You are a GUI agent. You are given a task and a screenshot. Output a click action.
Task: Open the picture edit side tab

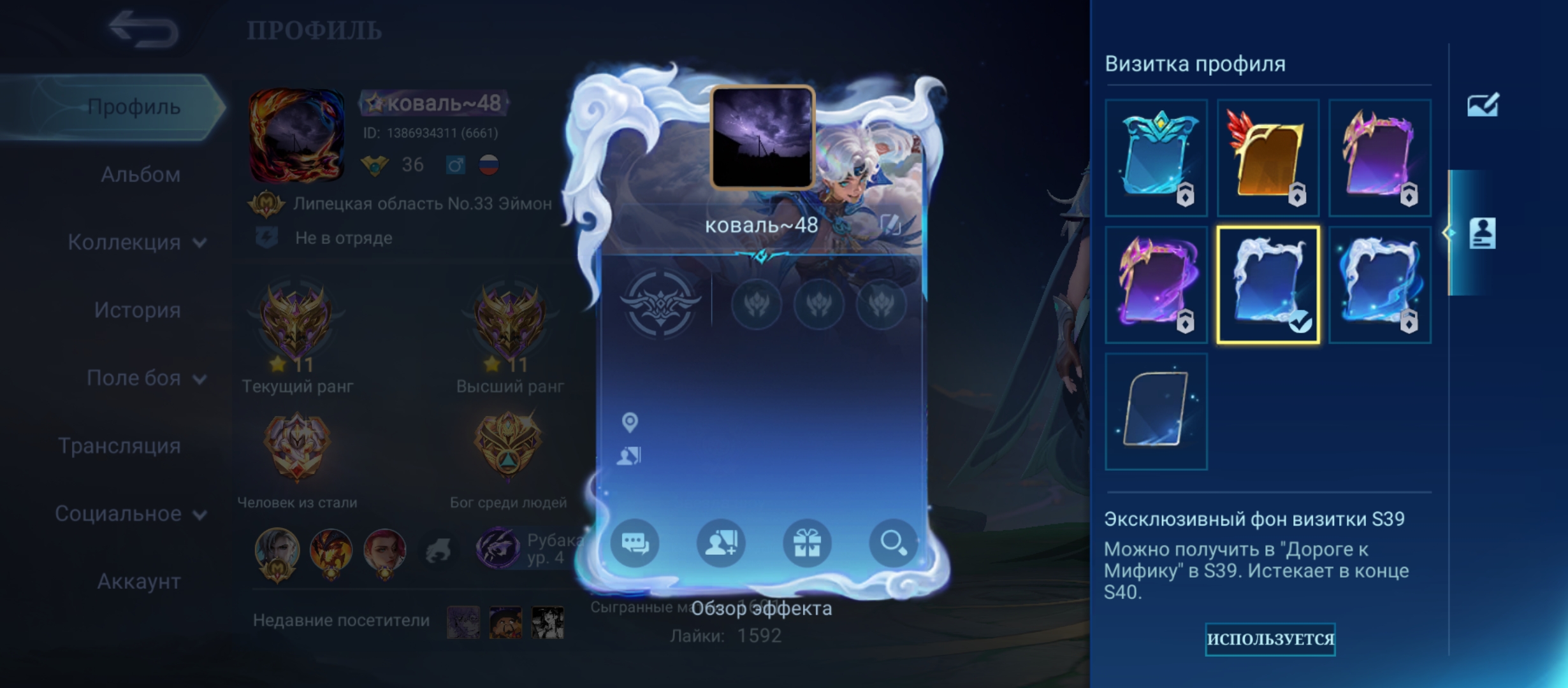click(x=1483, y=106)
